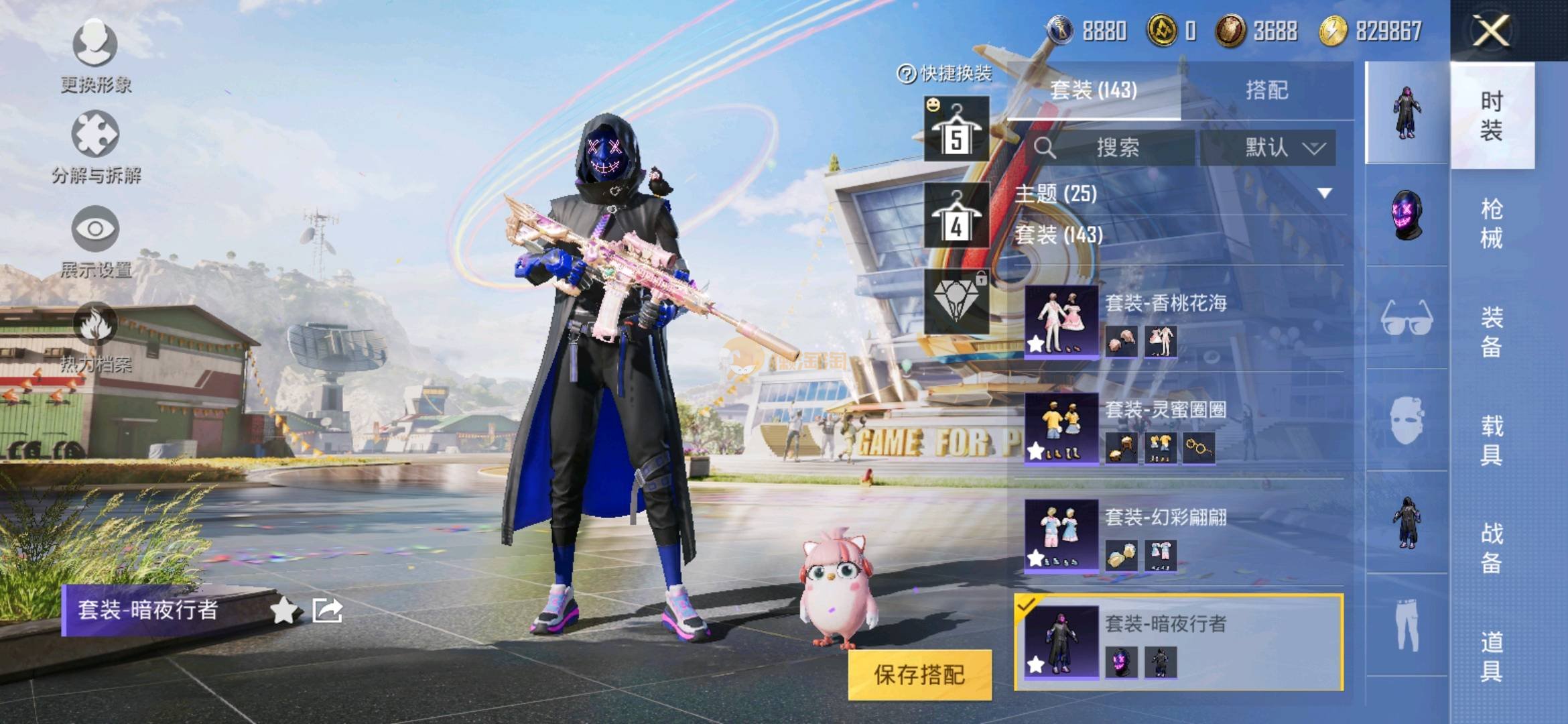Switch to the 搭配 tab

pyautogui.click(x=1266, y=90)
